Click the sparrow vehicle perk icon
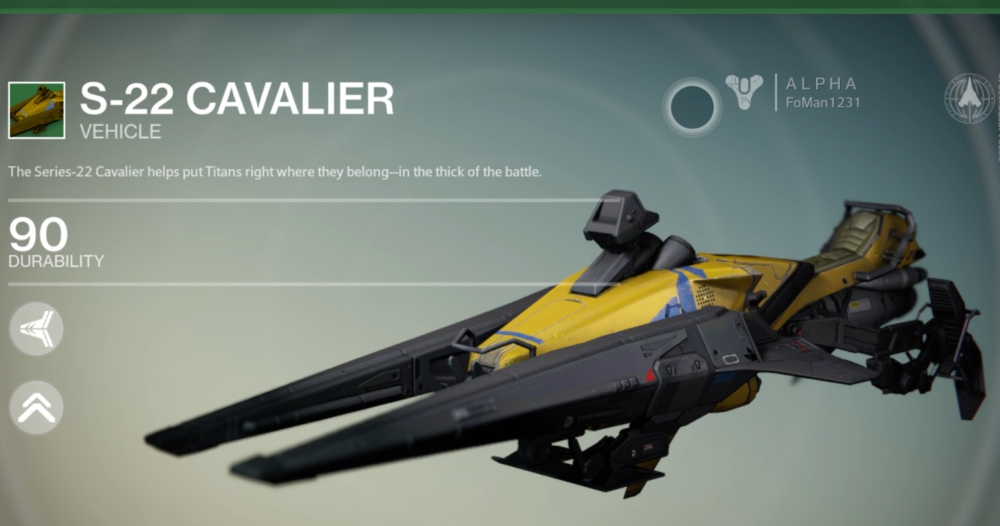This screenshot has width=1000, height=526. (x=36, y=326)
